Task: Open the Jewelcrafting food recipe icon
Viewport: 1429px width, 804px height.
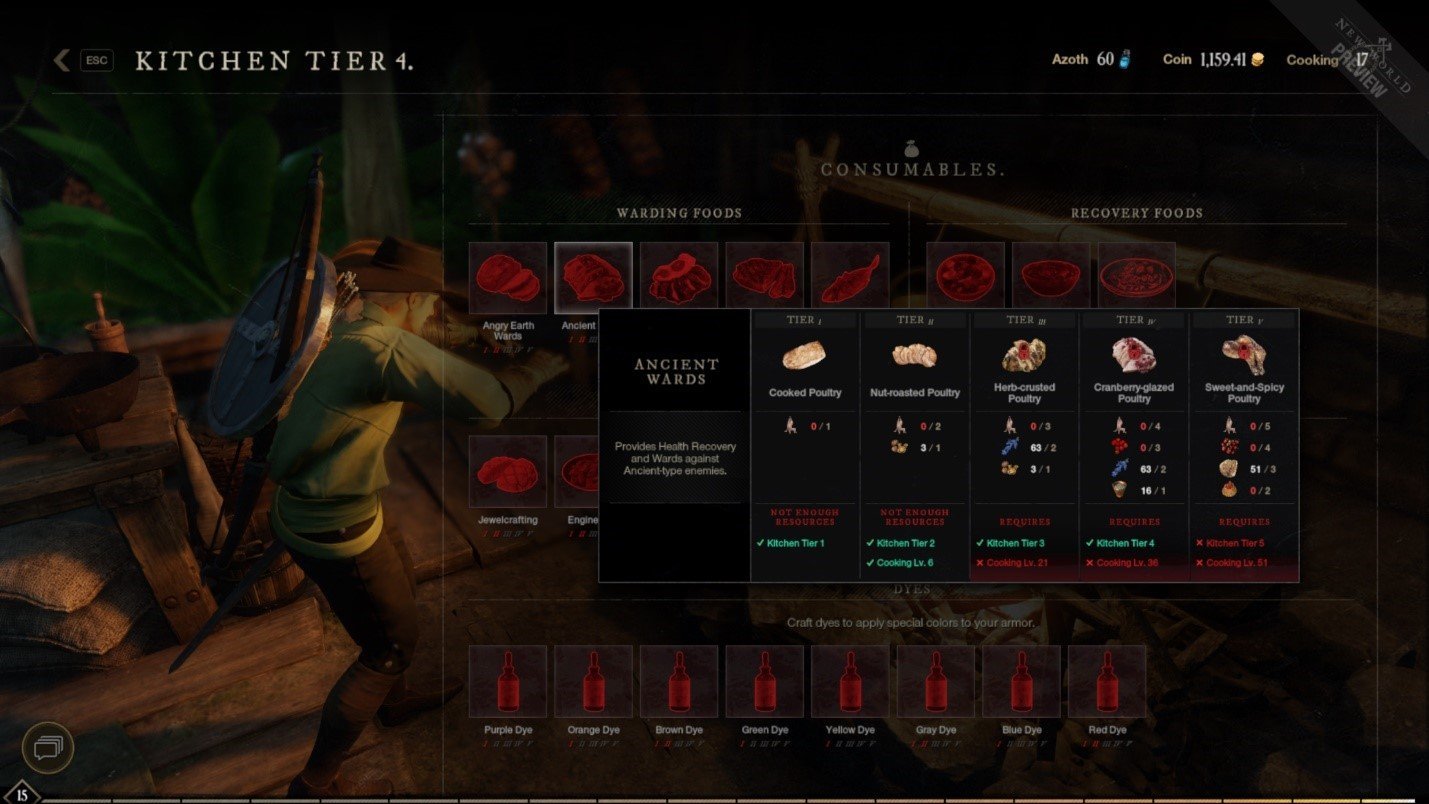Action: pos(507,471)
